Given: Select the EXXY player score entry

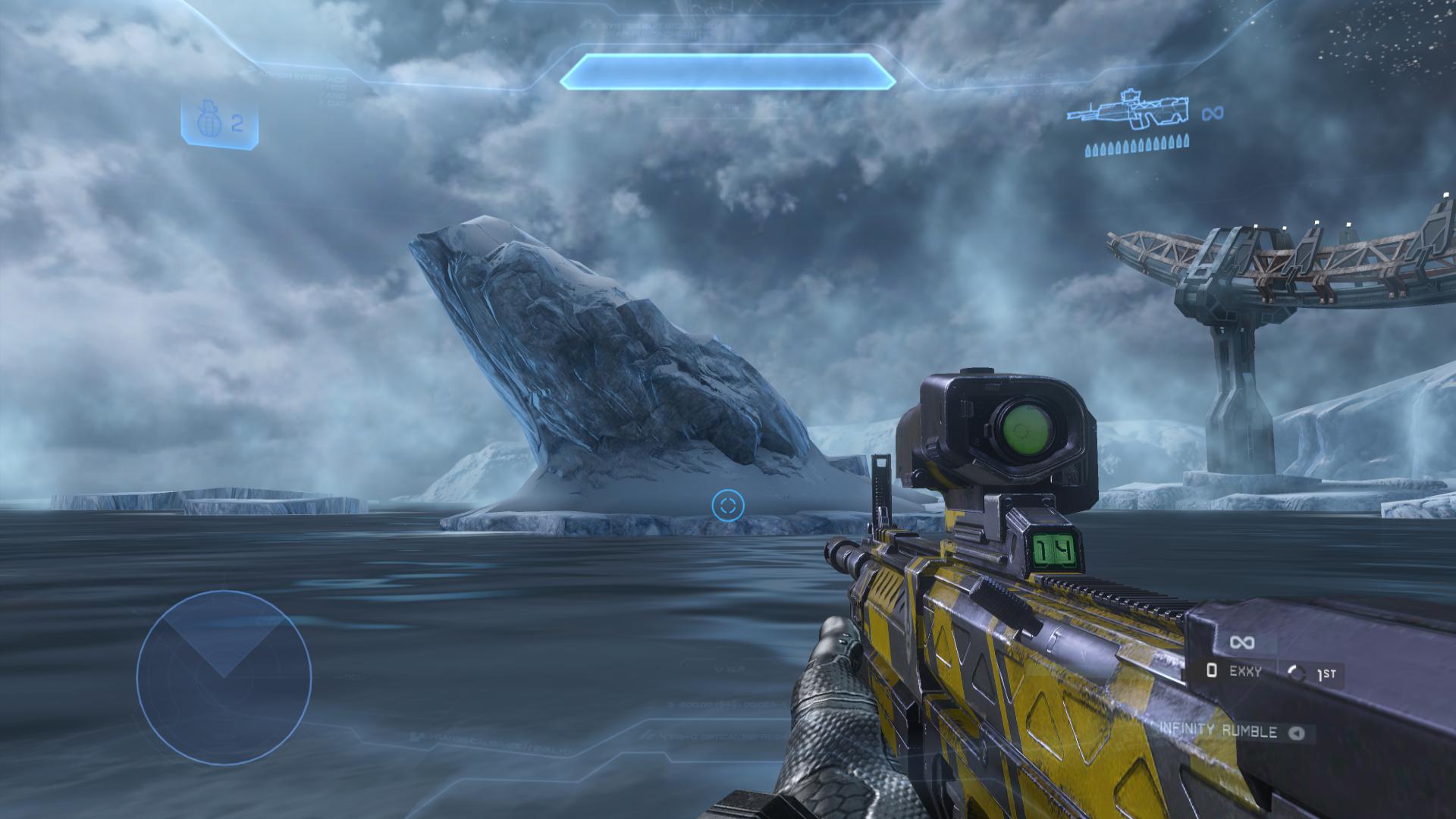Looking at the screenshot, I should tap(1236, 671).
